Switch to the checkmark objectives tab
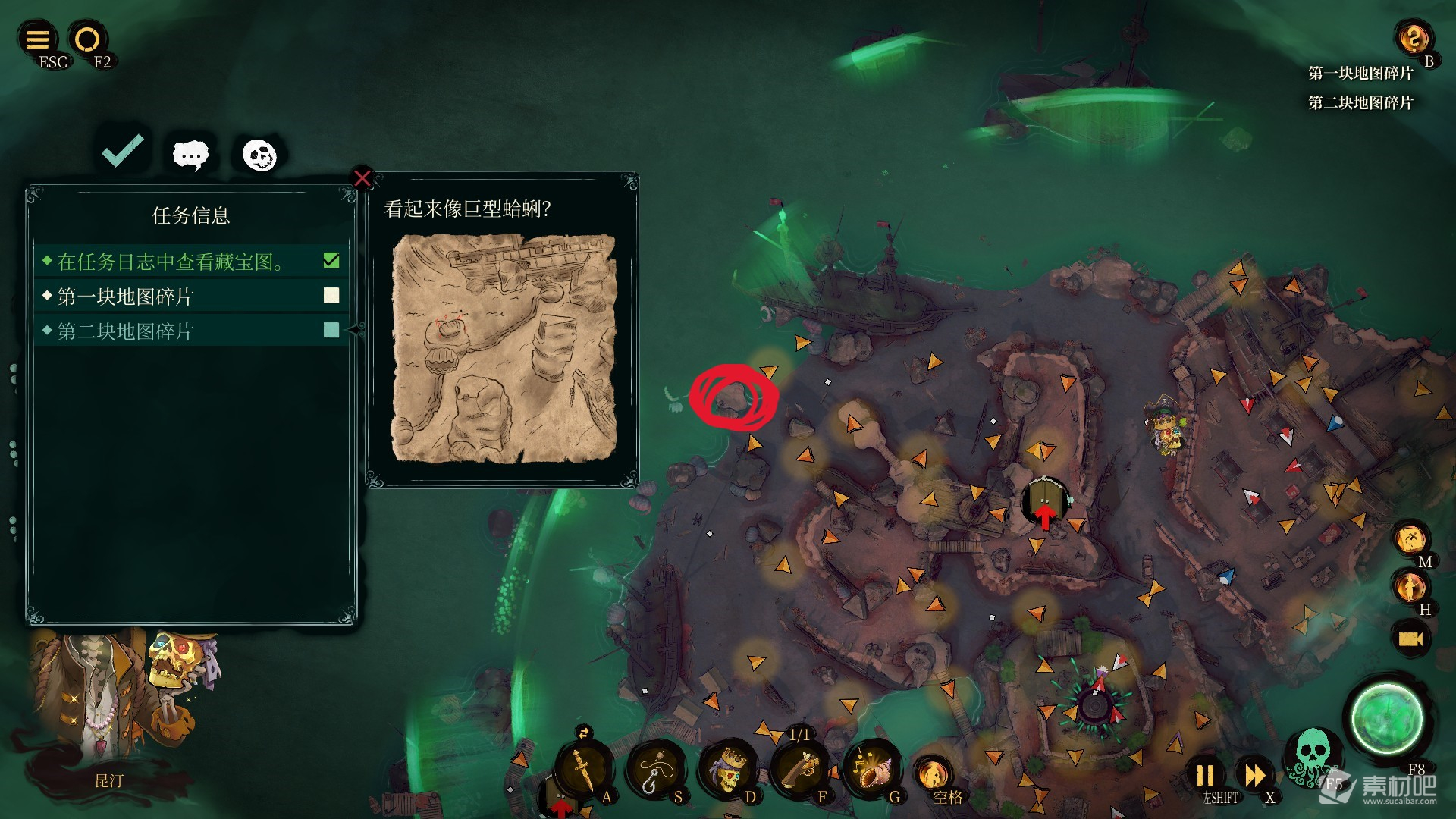1456x819 pixels. pyautogui.click(x=123, y=152)
